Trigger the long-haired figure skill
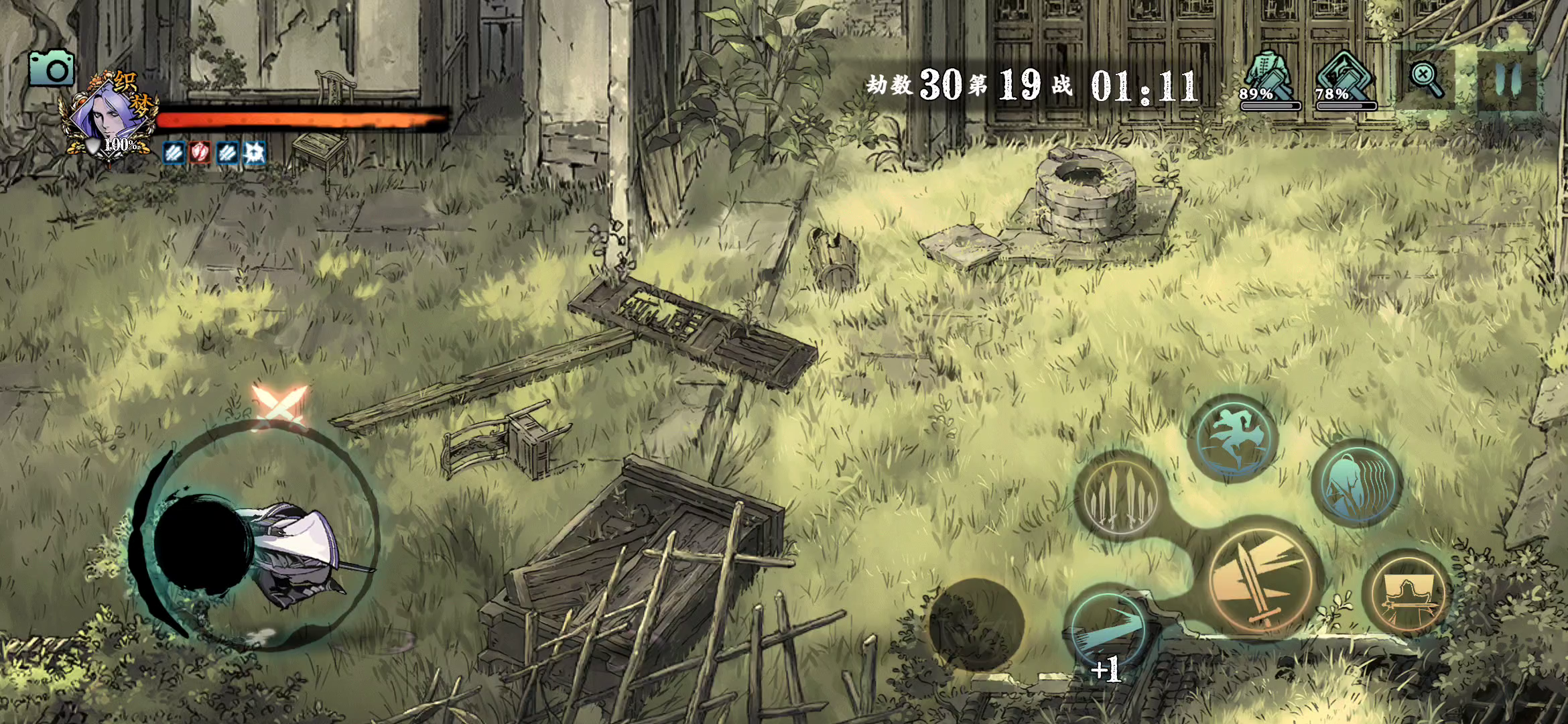 pos(1357,483)
